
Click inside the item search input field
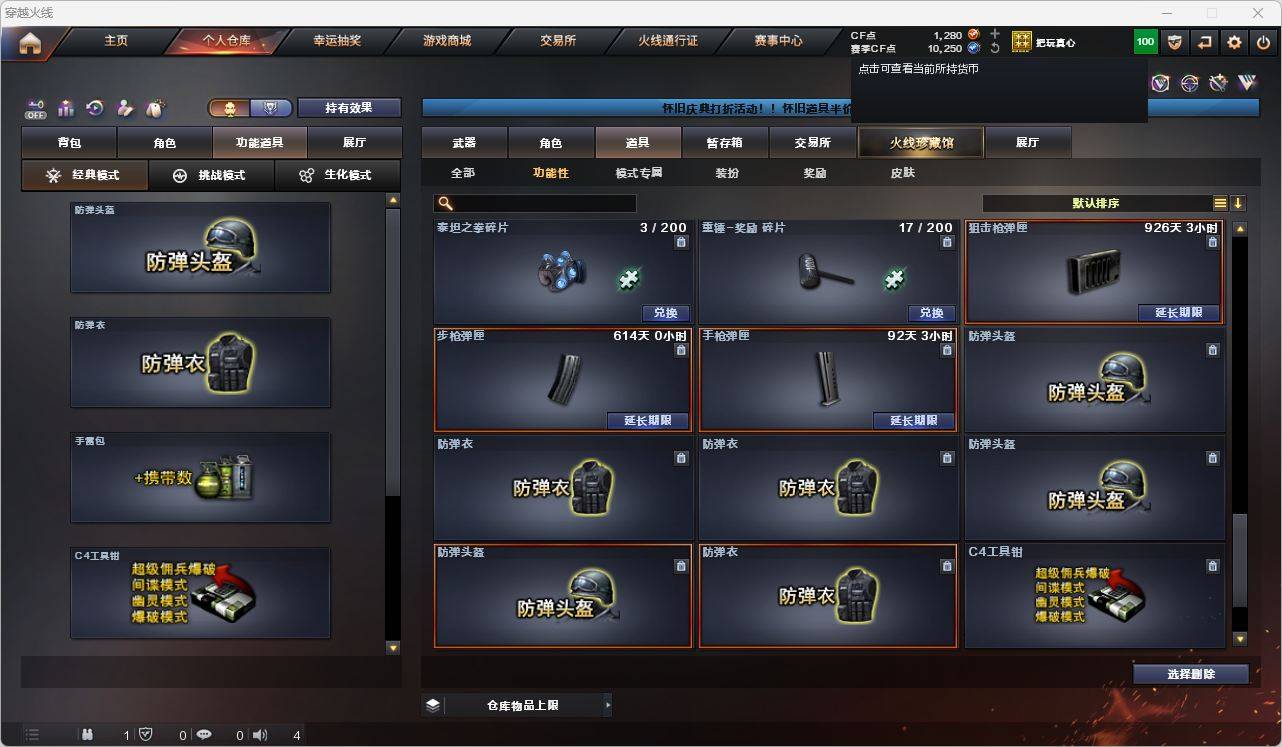pyautogui.click(x=540, y=203)
